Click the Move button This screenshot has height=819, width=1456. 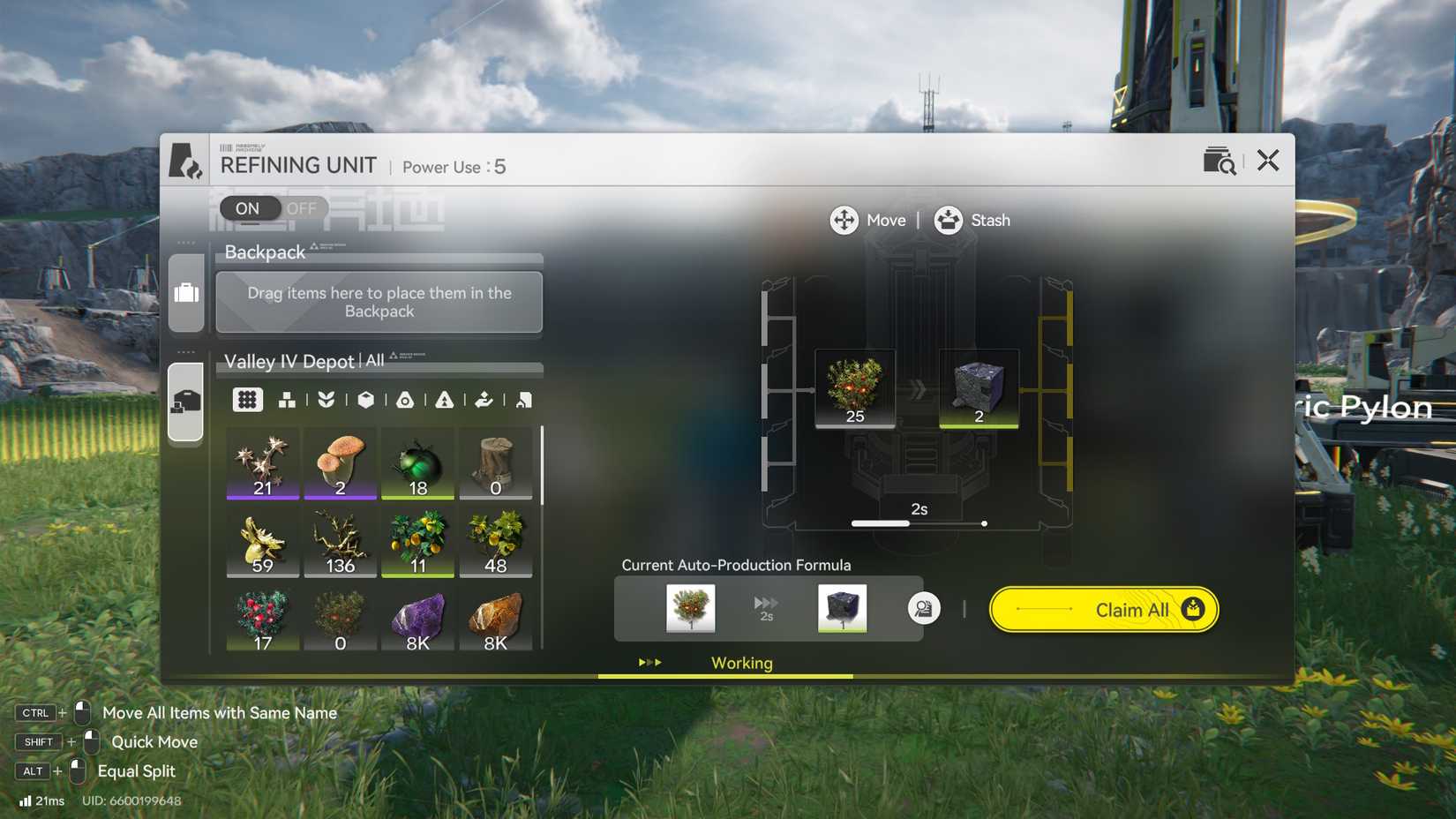pyautogui.click(x=868, y=221)
